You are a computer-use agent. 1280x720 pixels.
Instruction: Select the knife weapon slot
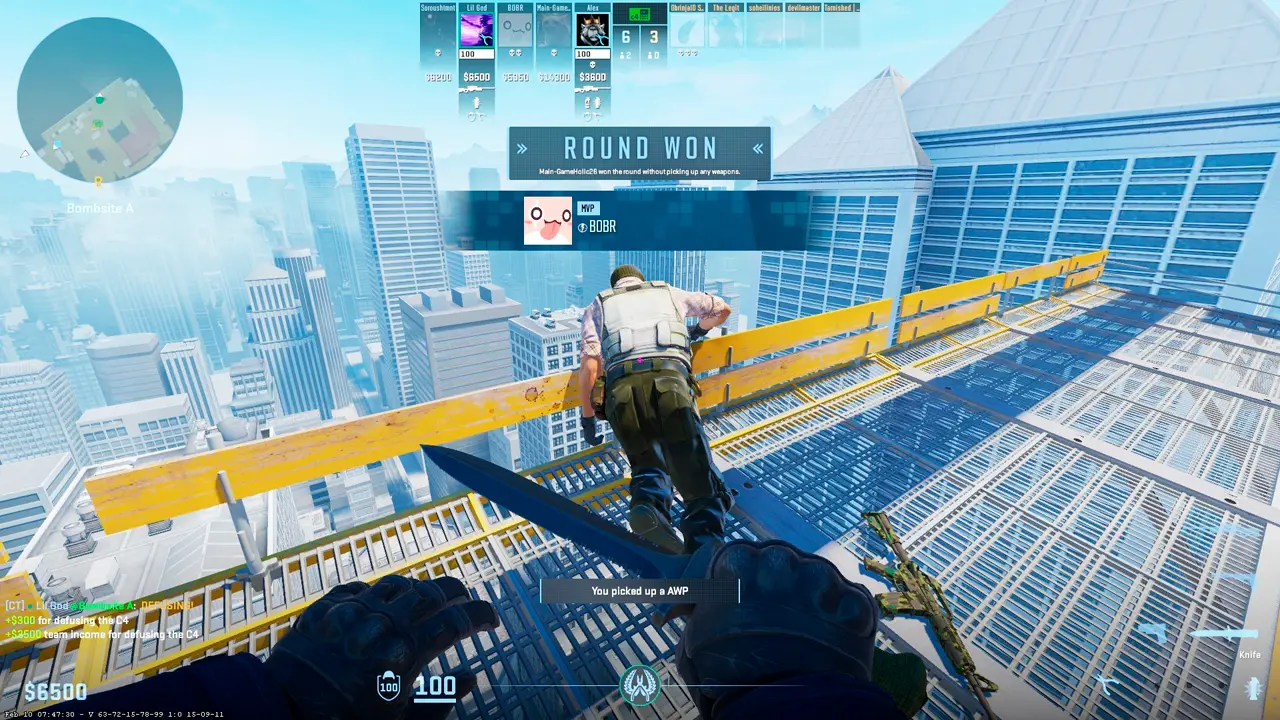point(1226,634)
